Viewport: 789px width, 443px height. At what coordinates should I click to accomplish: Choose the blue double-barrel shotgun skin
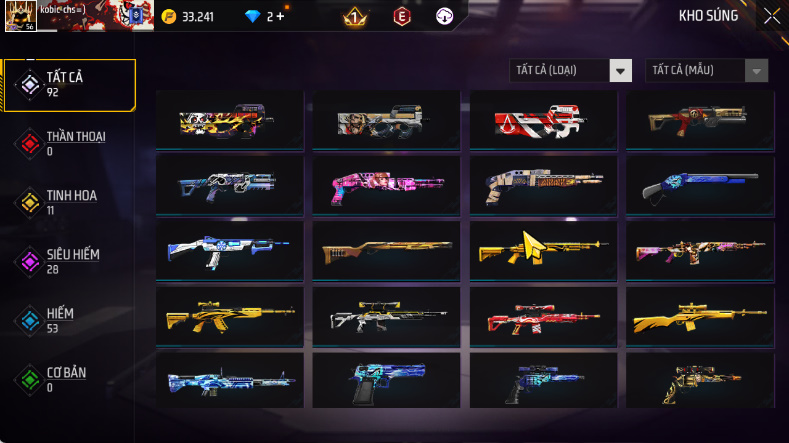tap(703, 187)
